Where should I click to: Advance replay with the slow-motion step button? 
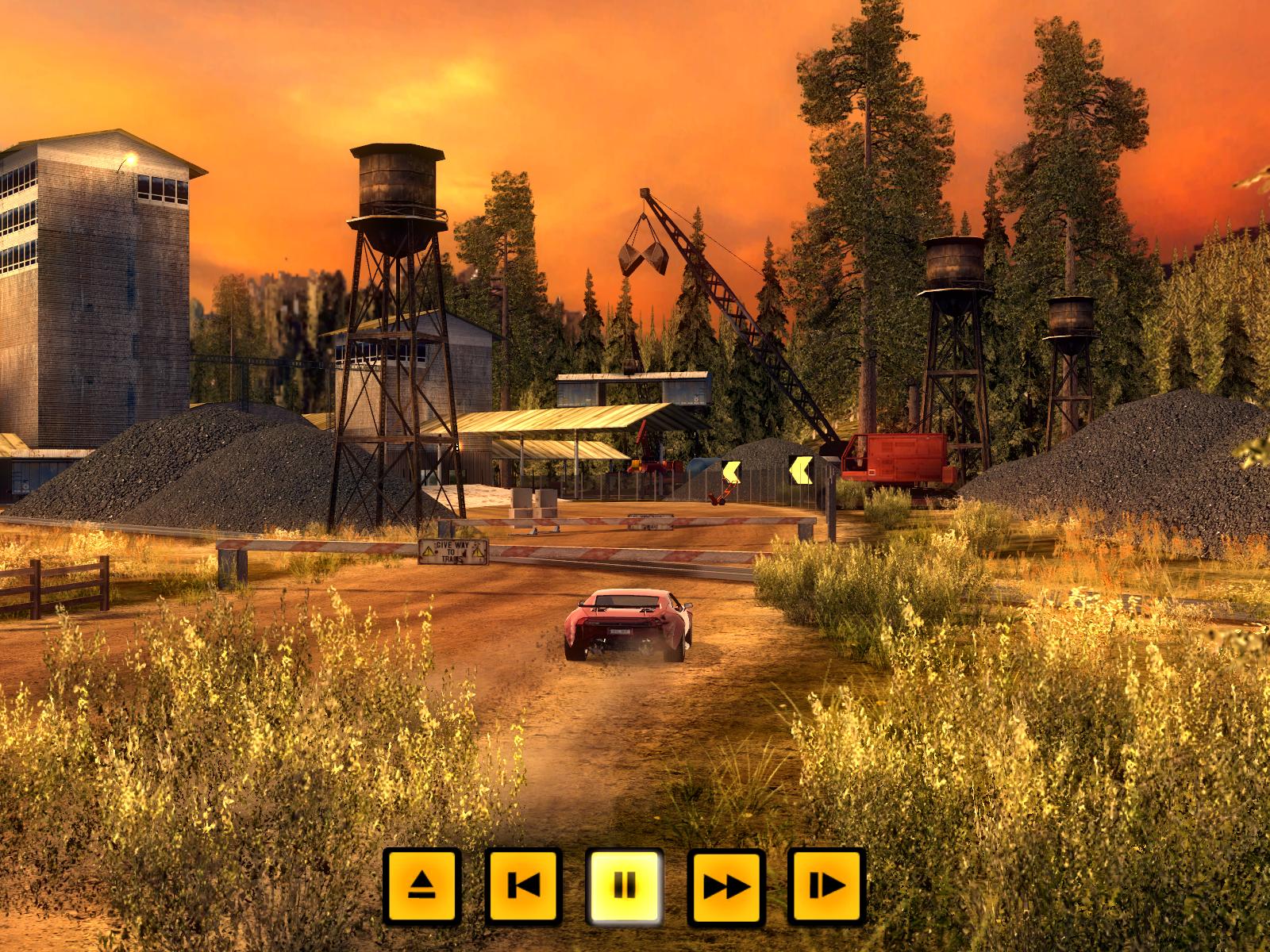tap(827, 885)
